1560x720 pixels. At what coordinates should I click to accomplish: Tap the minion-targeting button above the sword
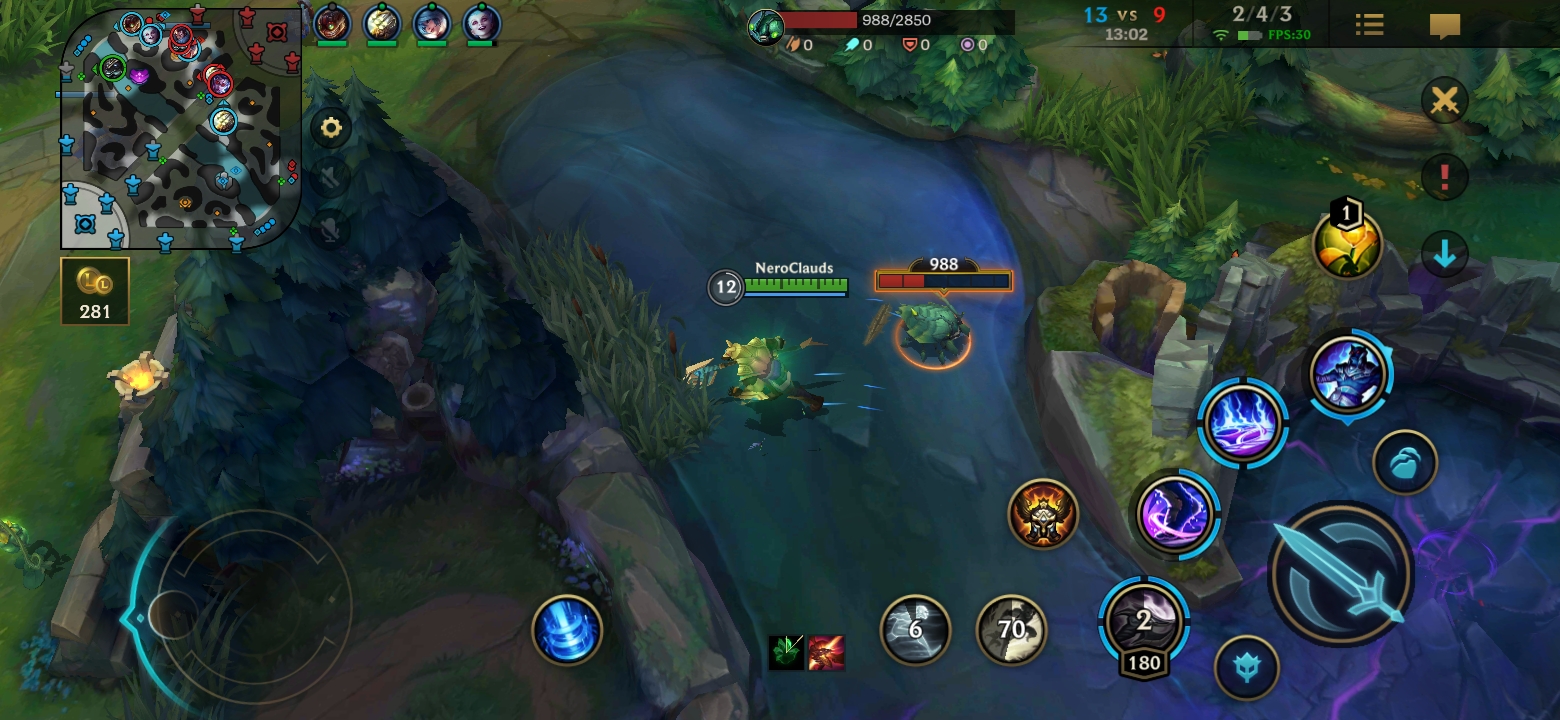coord(1405,463)
